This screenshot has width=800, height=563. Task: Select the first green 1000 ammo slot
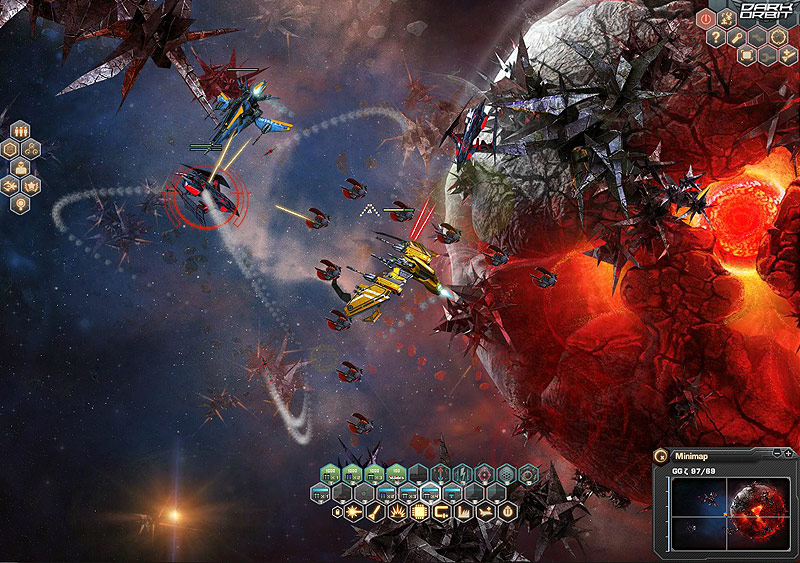coord(330,472)
